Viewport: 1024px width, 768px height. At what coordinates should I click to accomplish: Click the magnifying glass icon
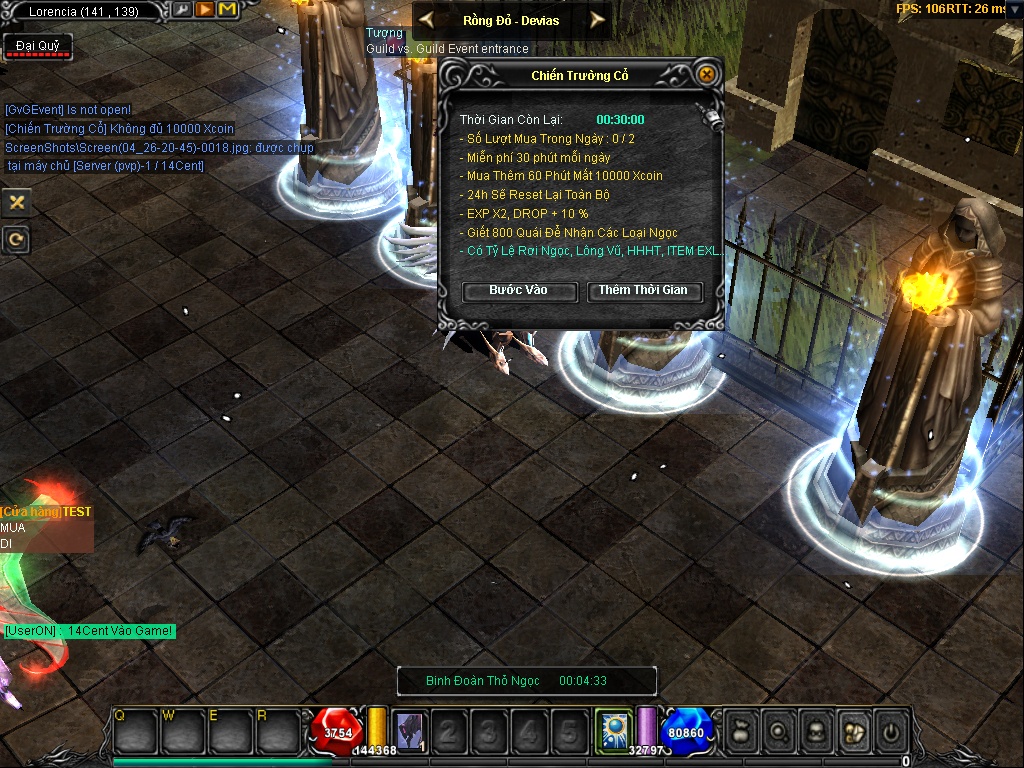777,732
